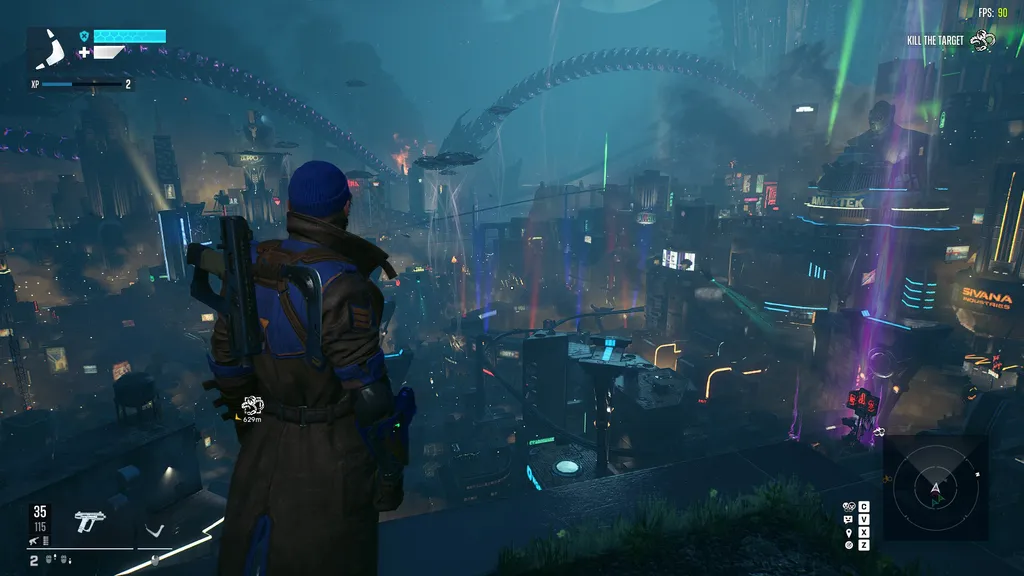
Task: Select the squad skulls icon beside C
Action: pyautogui.click(x=849, y=506)
